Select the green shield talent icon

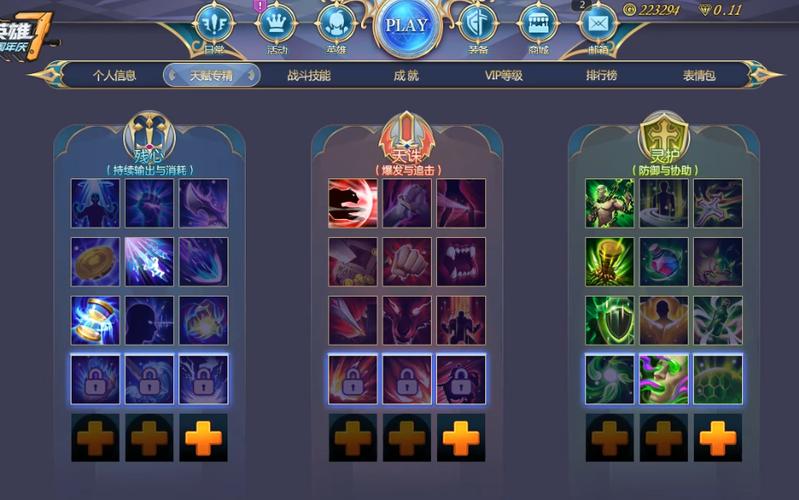(x=610, y=320)
